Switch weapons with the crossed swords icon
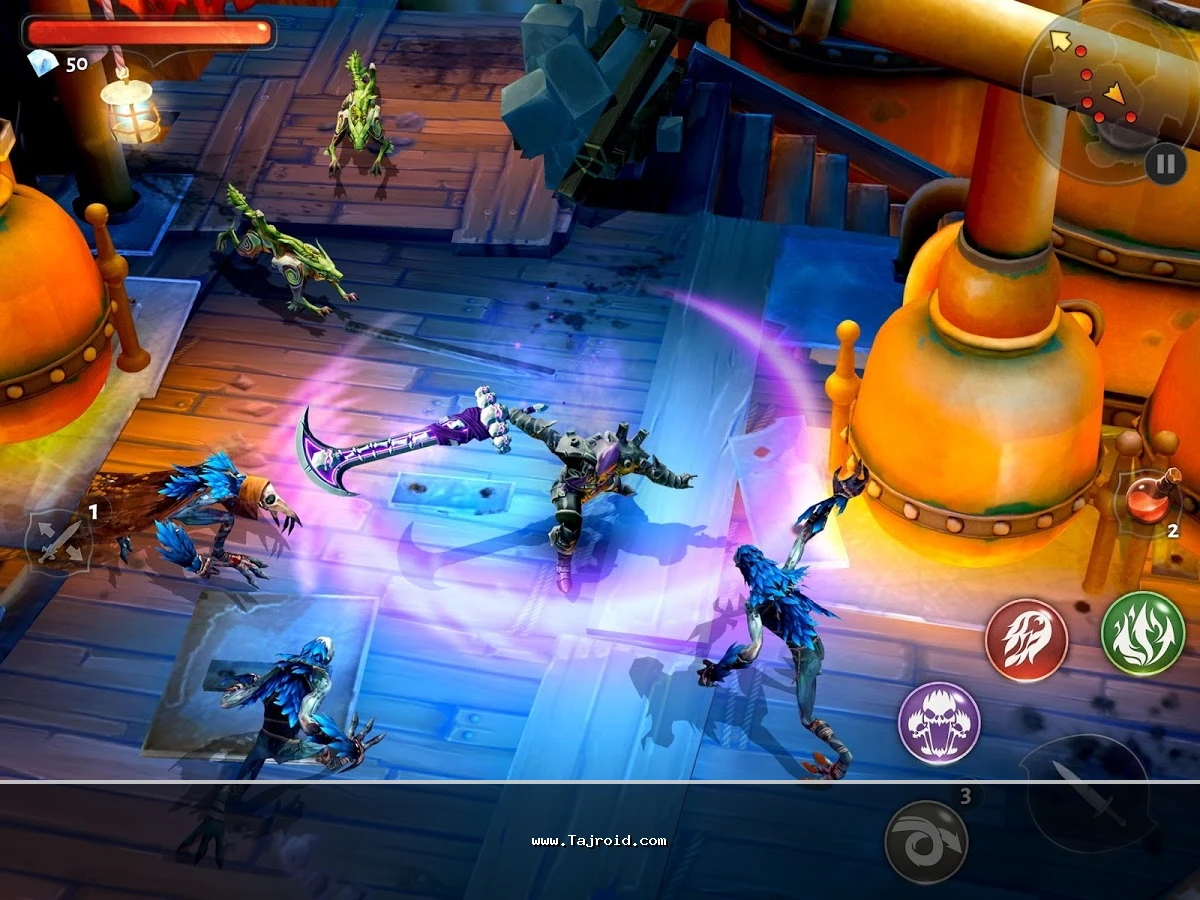The image size is (1200, 900). coord(59,542)
